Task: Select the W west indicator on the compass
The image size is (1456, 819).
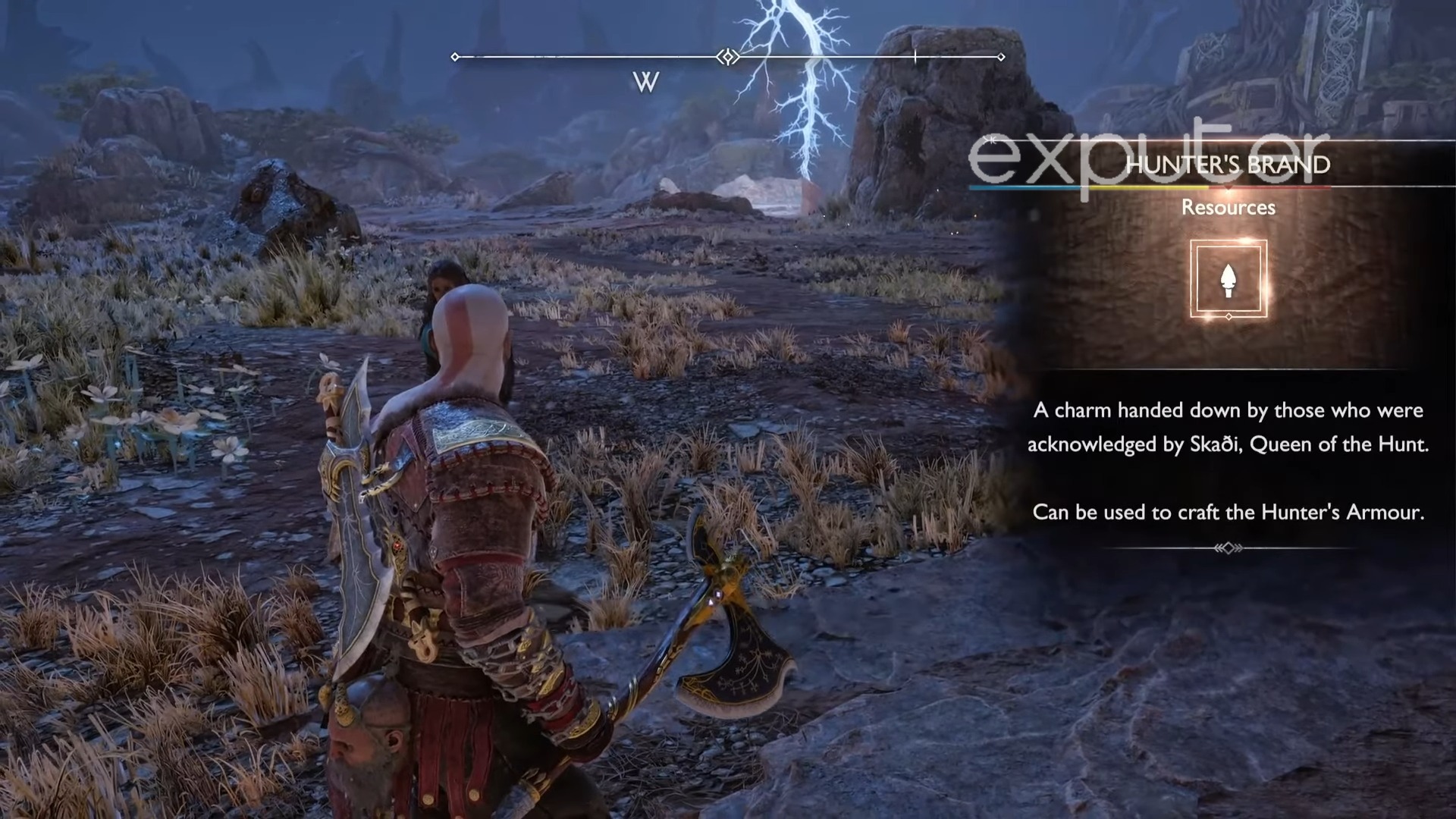Action: pos(646,82)
